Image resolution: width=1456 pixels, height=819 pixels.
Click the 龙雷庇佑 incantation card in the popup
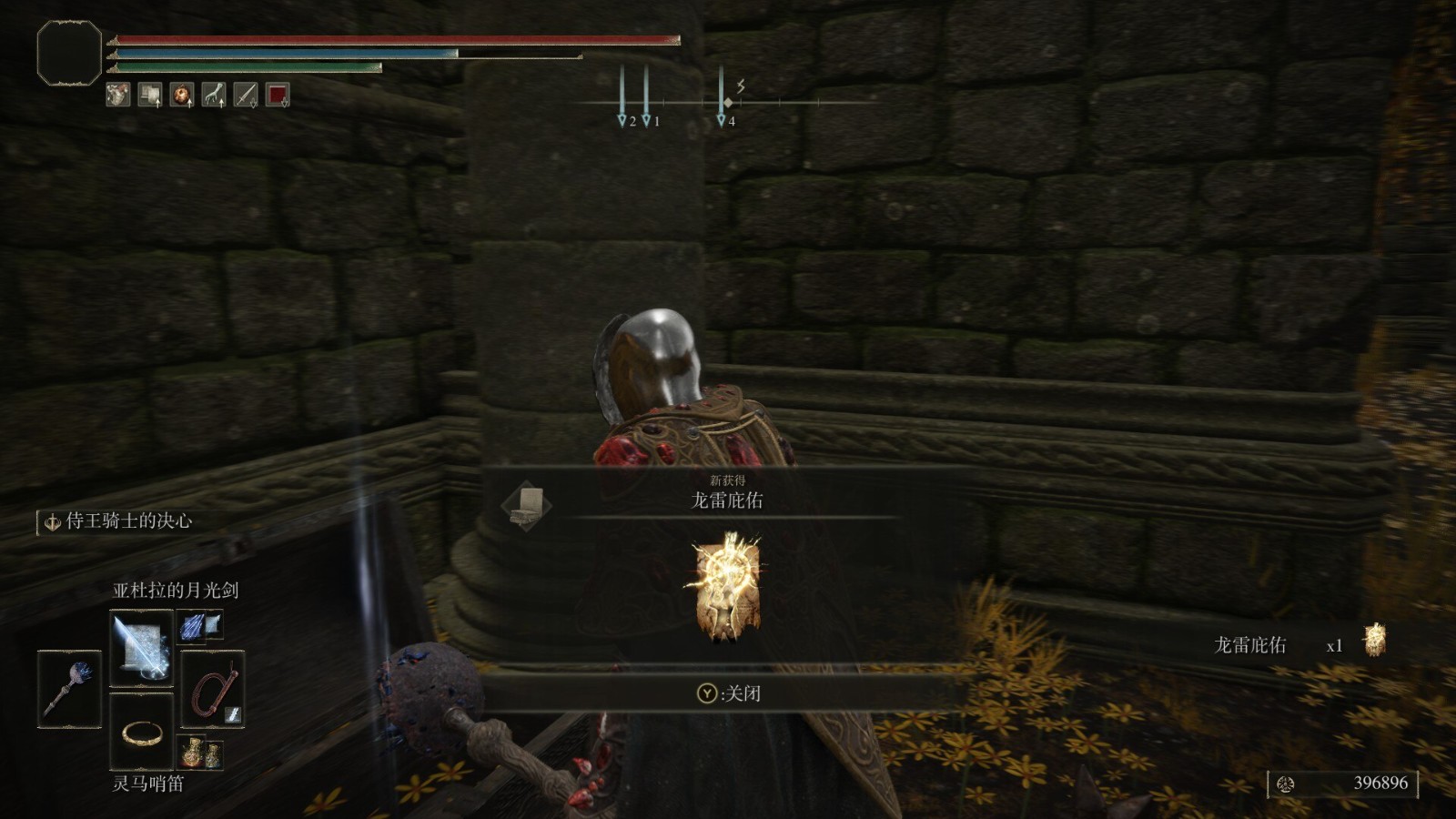pyautogui.click(x=726, y=587)
